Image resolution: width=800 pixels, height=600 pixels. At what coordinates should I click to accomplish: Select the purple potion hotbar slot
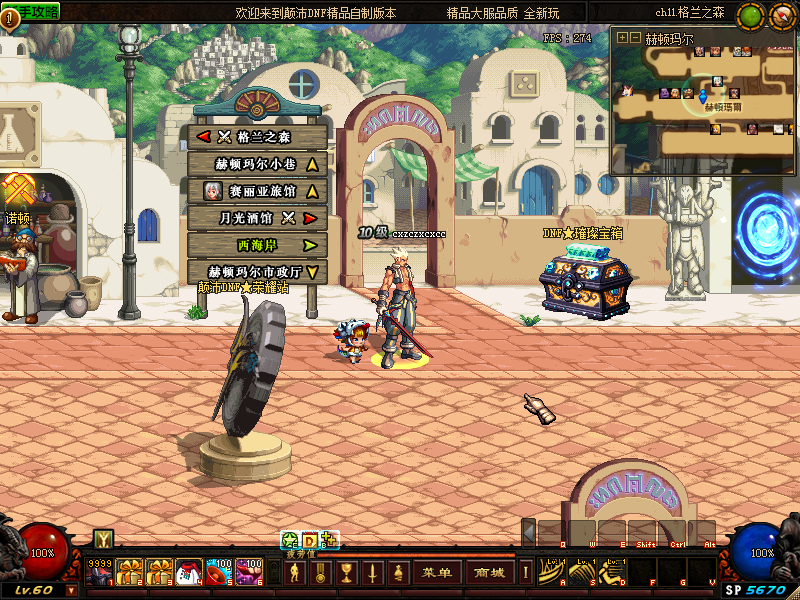(x=248, y=573)
